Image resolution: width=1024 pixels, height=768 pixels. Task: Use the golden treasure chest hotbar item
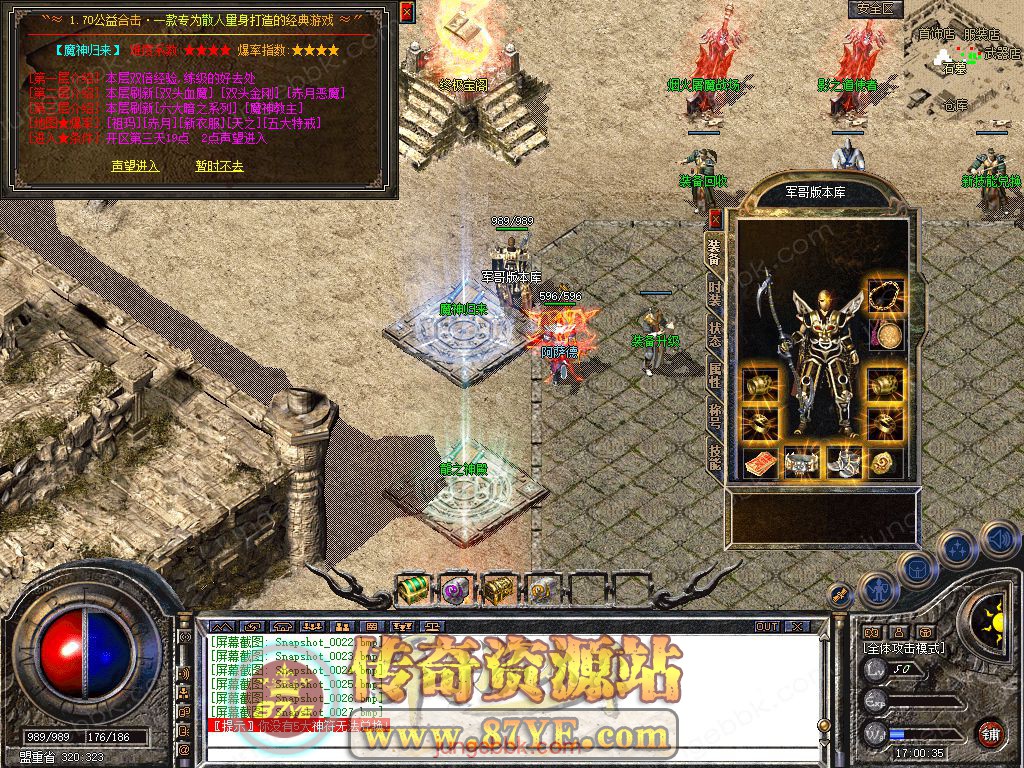498,590
